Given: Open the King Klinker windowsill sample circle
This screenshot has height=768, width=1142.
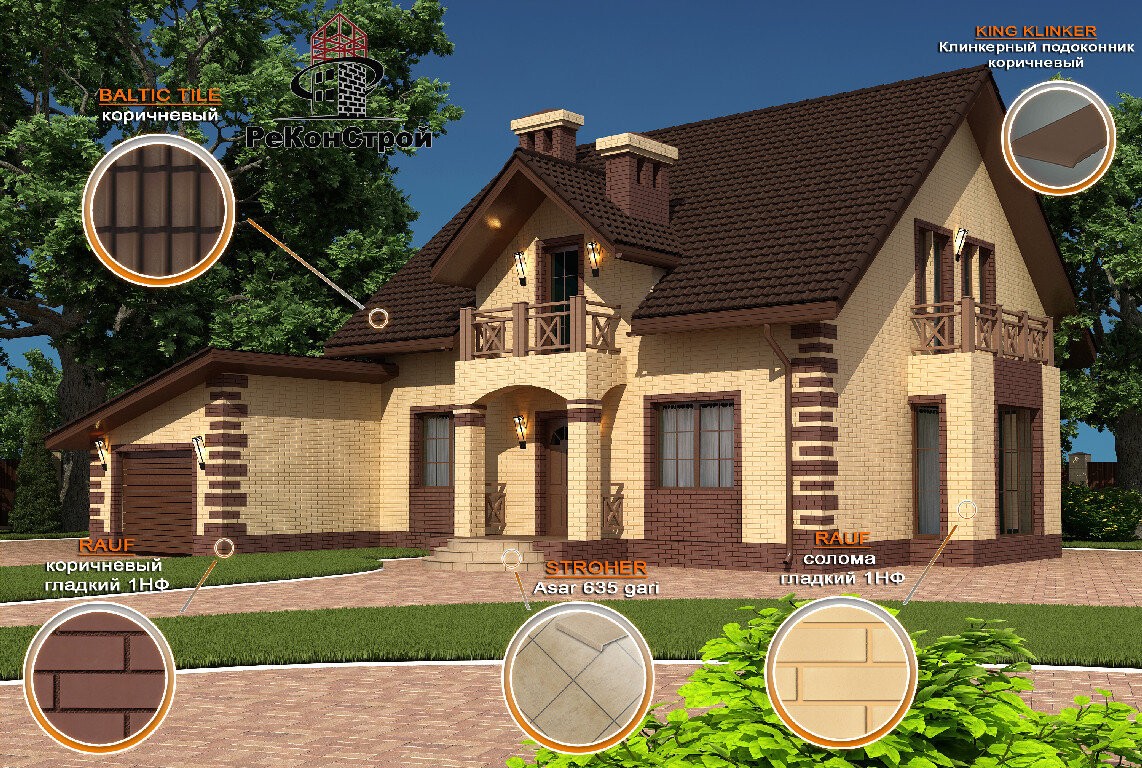Looking at the screenshot, I should coord(1058,137).
